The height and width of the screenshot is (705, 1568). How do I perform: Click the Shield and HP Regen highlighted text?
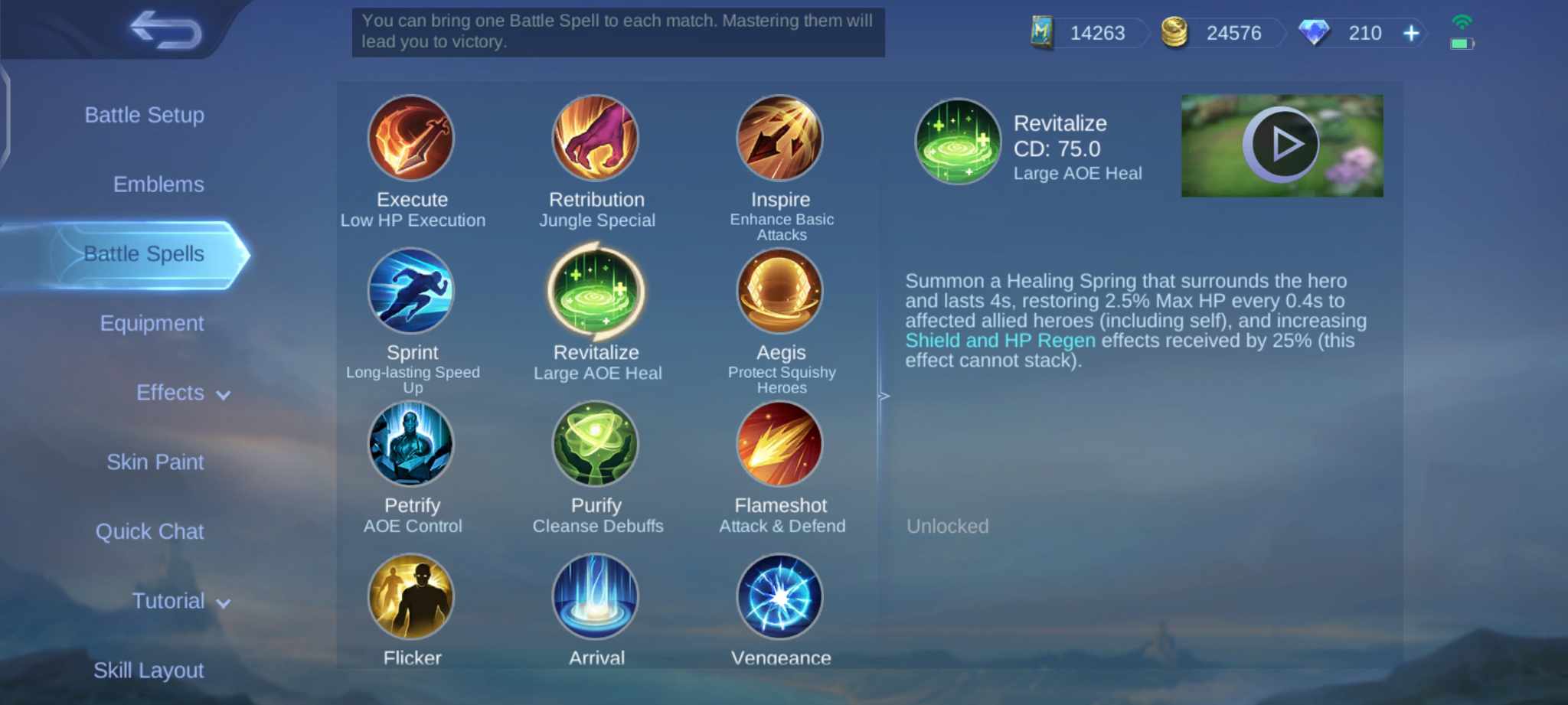click(x=1001, y=340)
